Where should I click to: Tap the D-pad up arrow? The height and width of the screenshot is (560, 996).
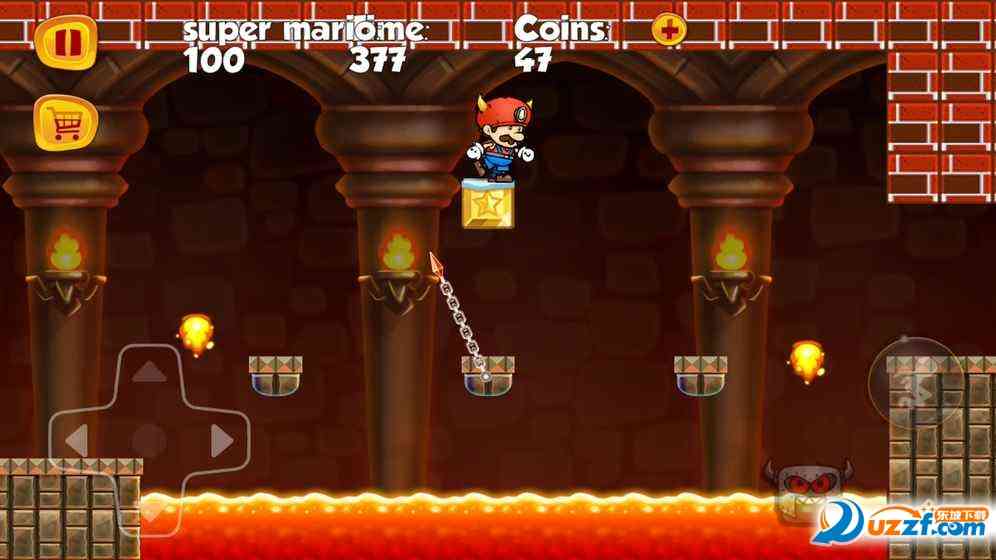click(150, 372)
